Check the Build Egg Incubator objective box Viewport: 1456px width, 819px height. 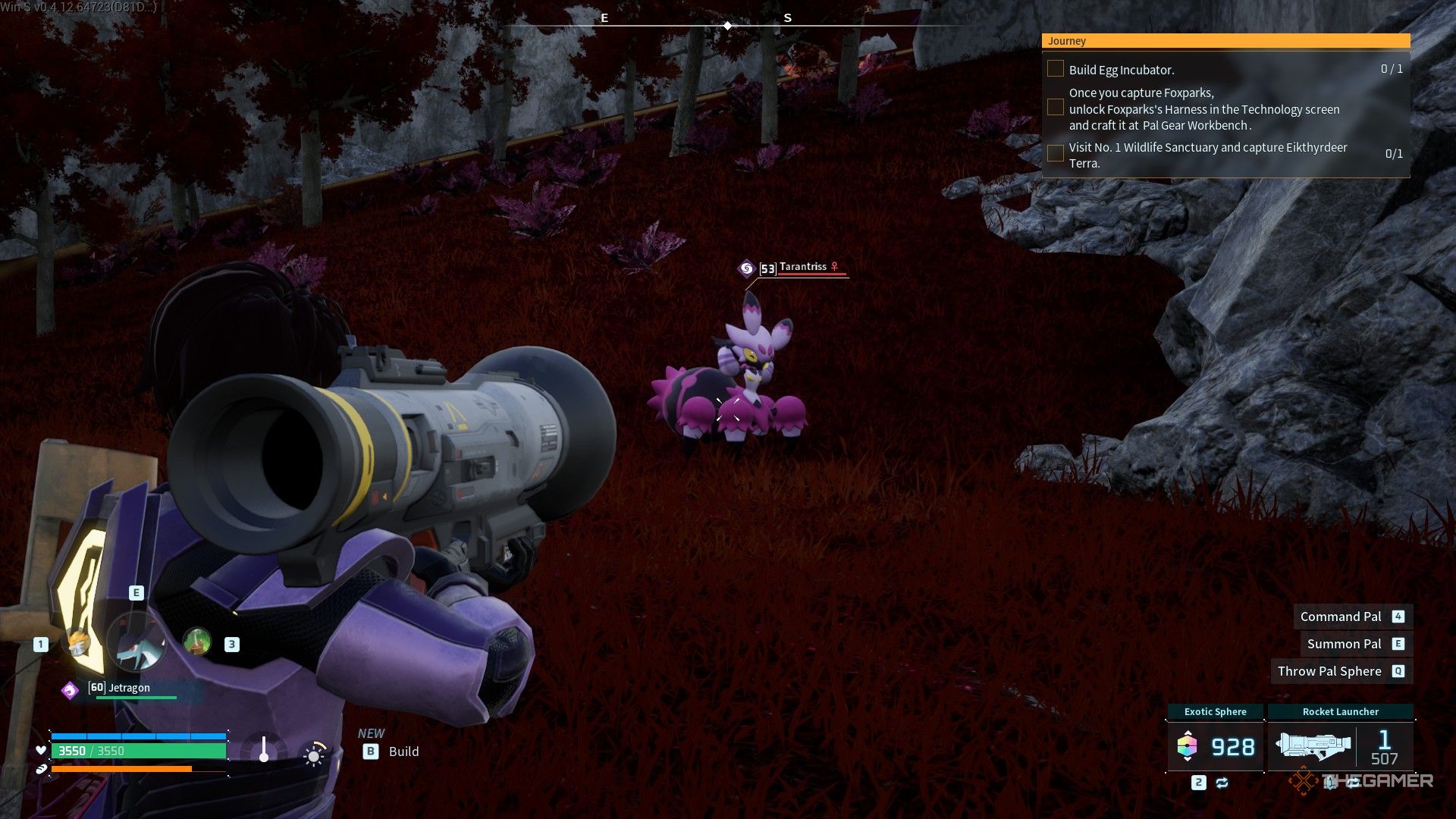tap(1055, 69)
